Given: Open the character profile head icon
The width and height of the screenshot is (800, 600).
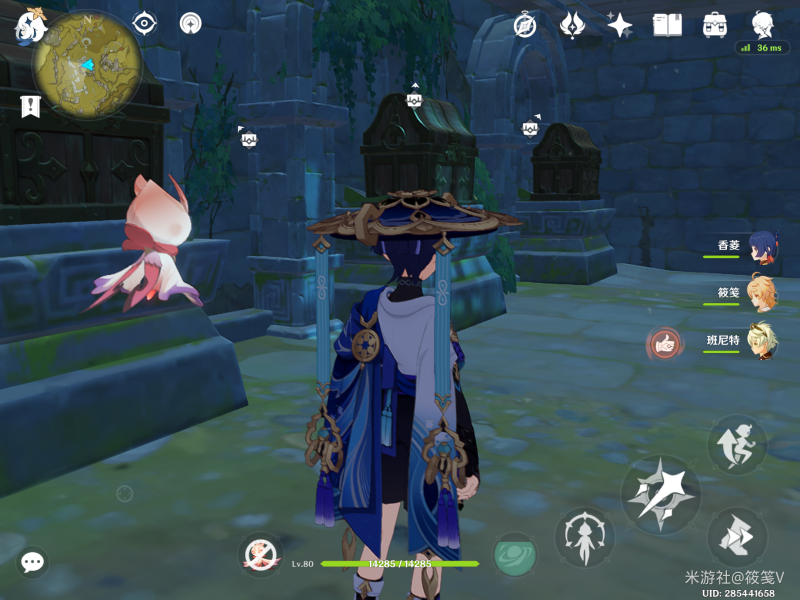Looking at the screenshot, I should pyautogui.click(x=762, y=24).
